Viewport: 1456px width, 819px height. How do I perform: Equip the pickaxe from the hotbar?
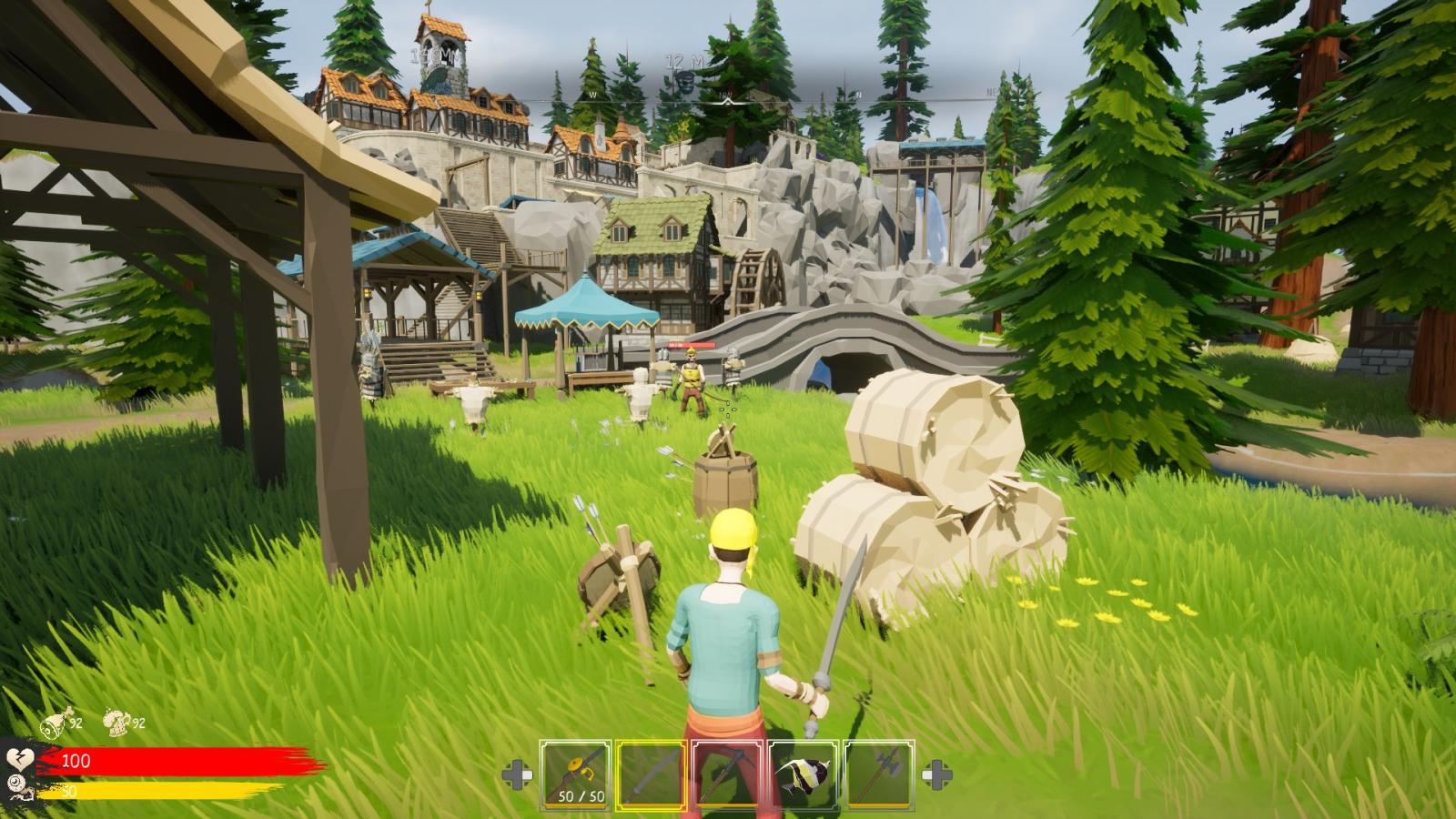click(x=726, y=773)
